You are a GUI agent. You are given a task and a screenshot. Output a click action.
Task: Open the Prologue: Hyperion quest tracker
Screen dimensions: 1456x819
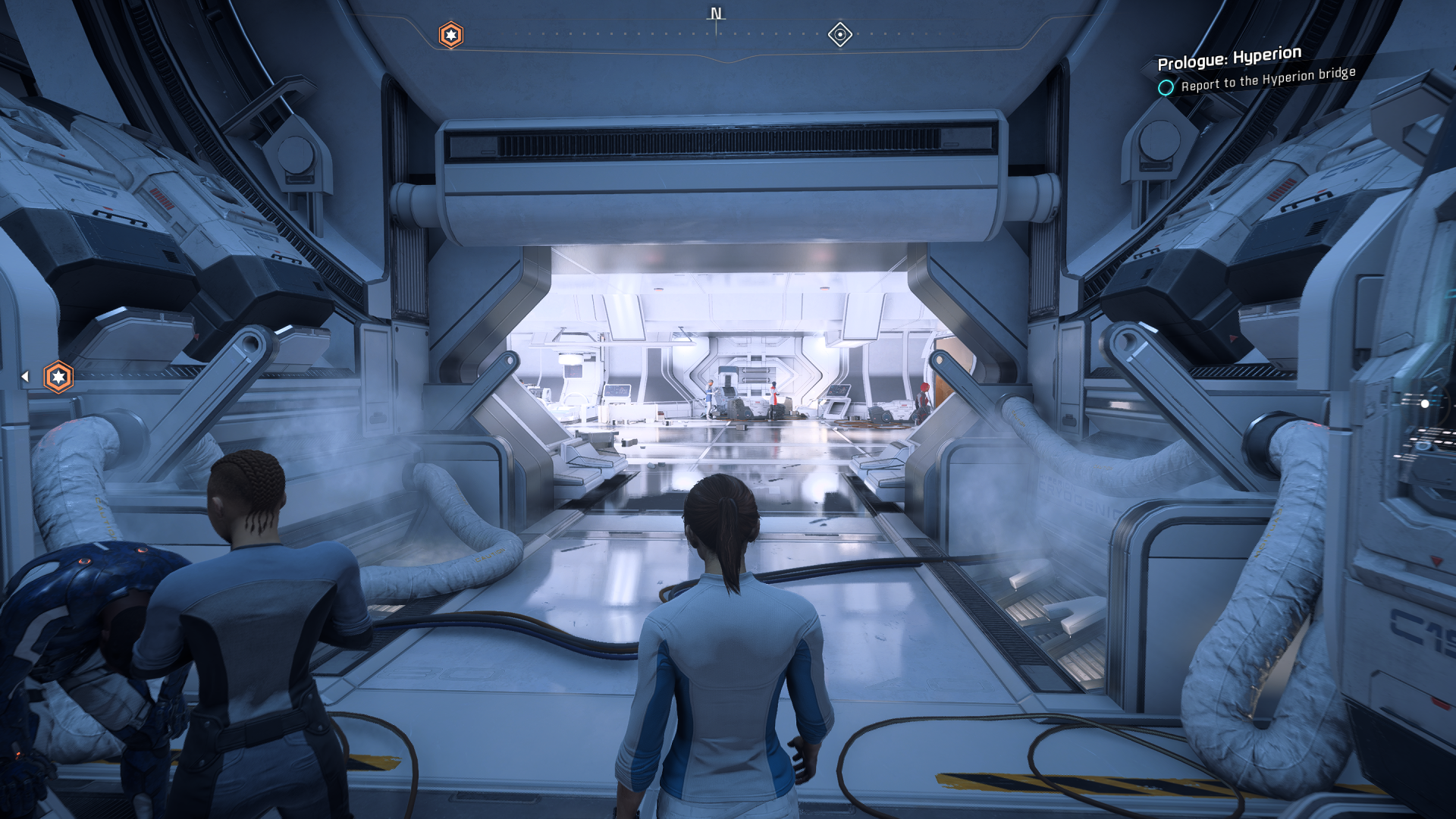[x=1228, y=58]
